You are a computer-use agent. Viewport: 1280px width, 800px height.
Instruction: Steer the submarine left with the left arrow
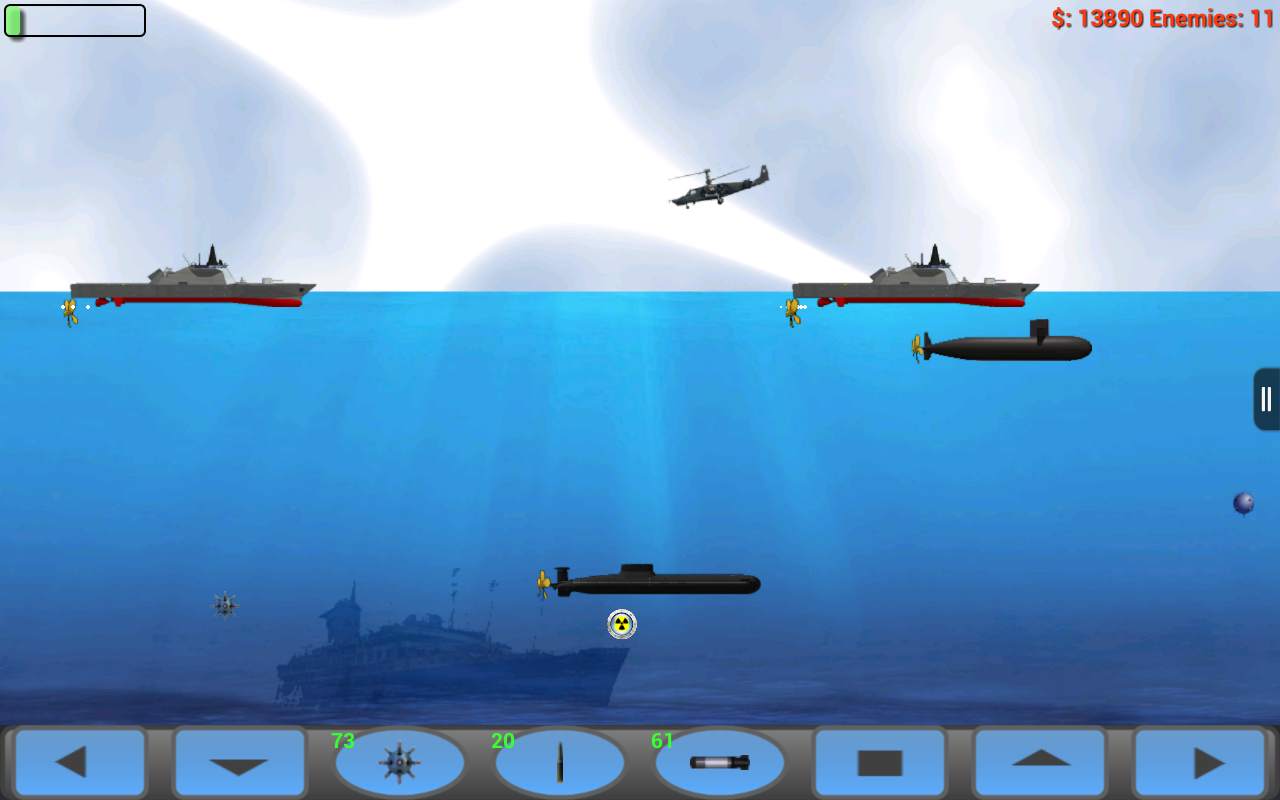(x=78, y=763)
